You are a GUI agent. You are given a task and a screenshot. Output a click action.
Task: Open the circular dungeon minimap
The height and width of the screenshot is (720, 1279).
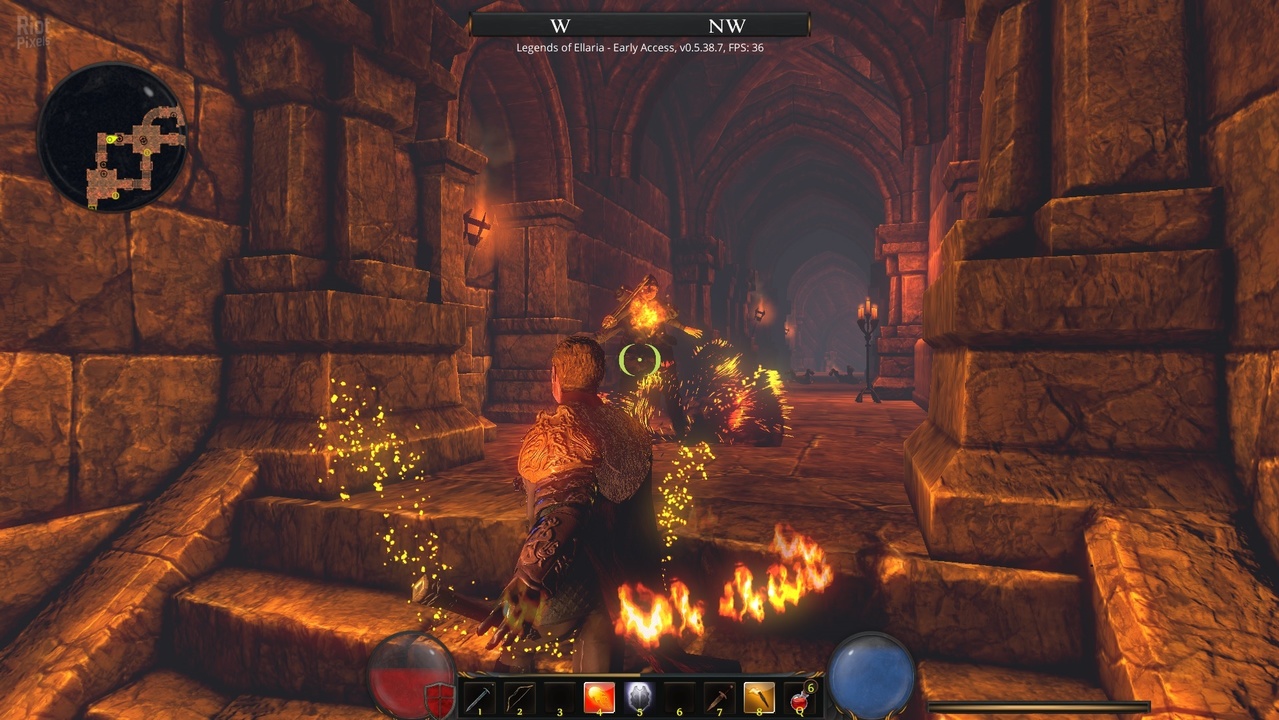point(112,138)
